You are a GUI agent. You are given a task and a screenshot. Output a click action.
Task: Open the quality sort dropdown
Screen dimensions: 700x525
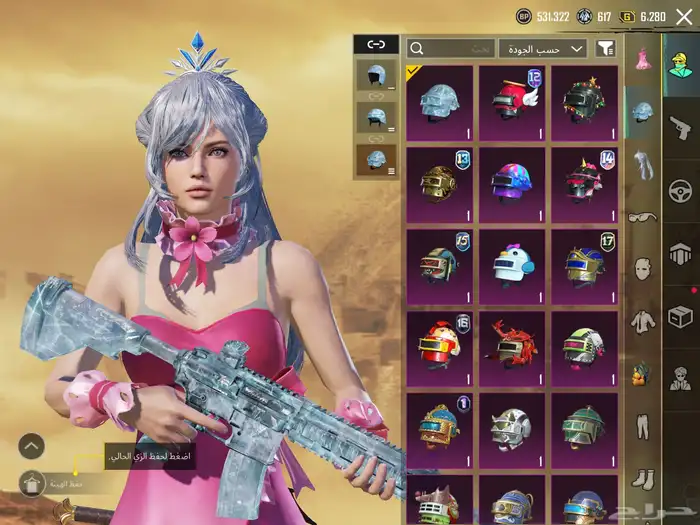tap(543, 48)
